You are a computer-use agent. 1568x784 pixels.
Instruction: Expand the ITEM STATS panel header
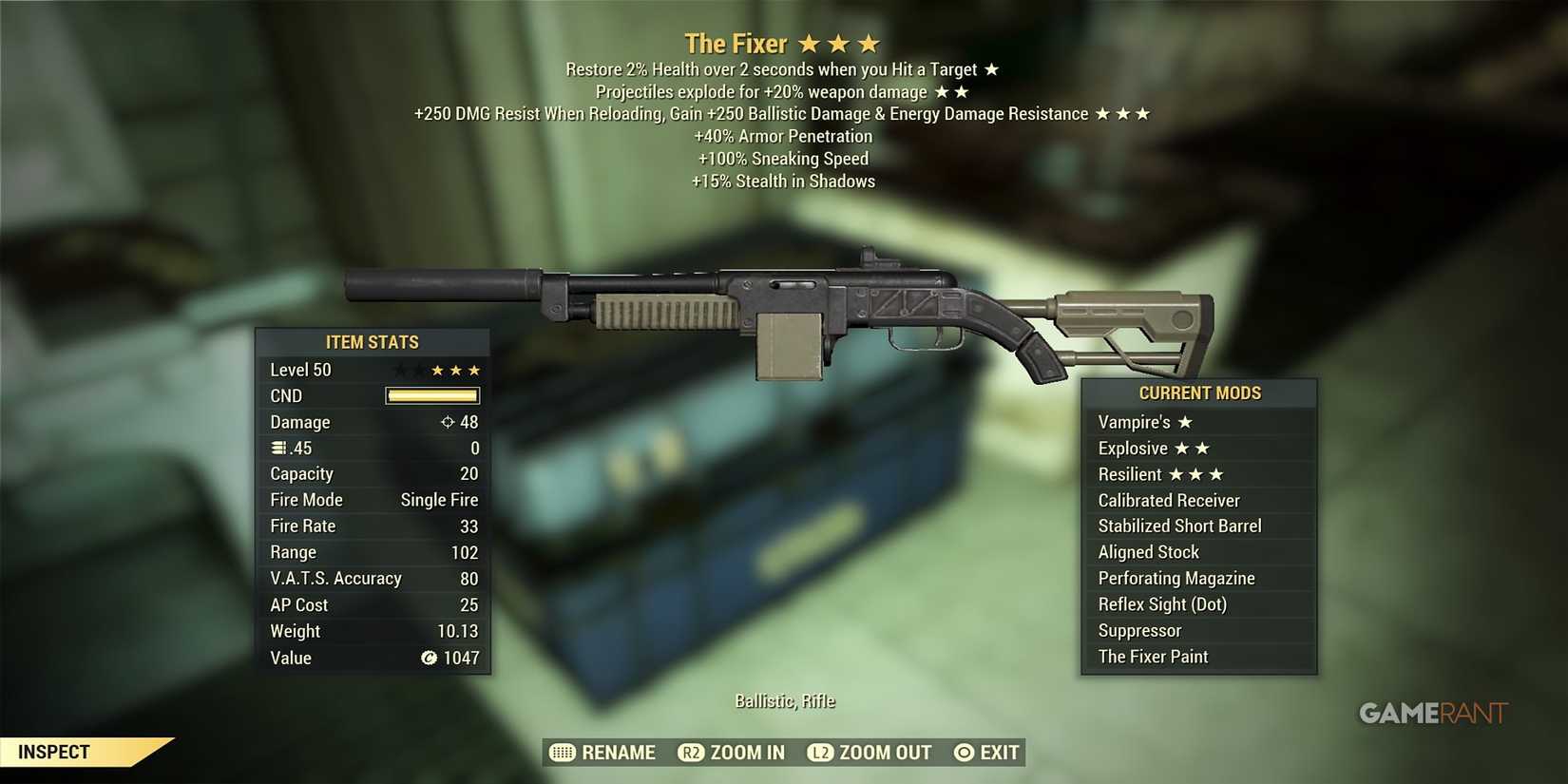(373, 342)
